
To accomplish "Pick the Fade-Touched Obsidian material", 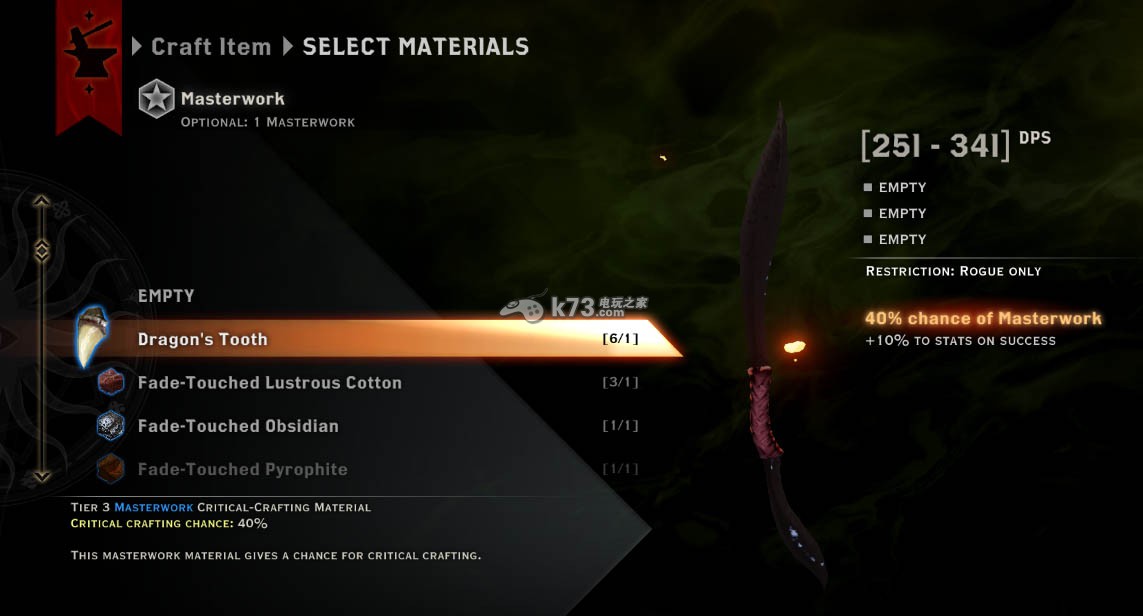I will point(238,426).
